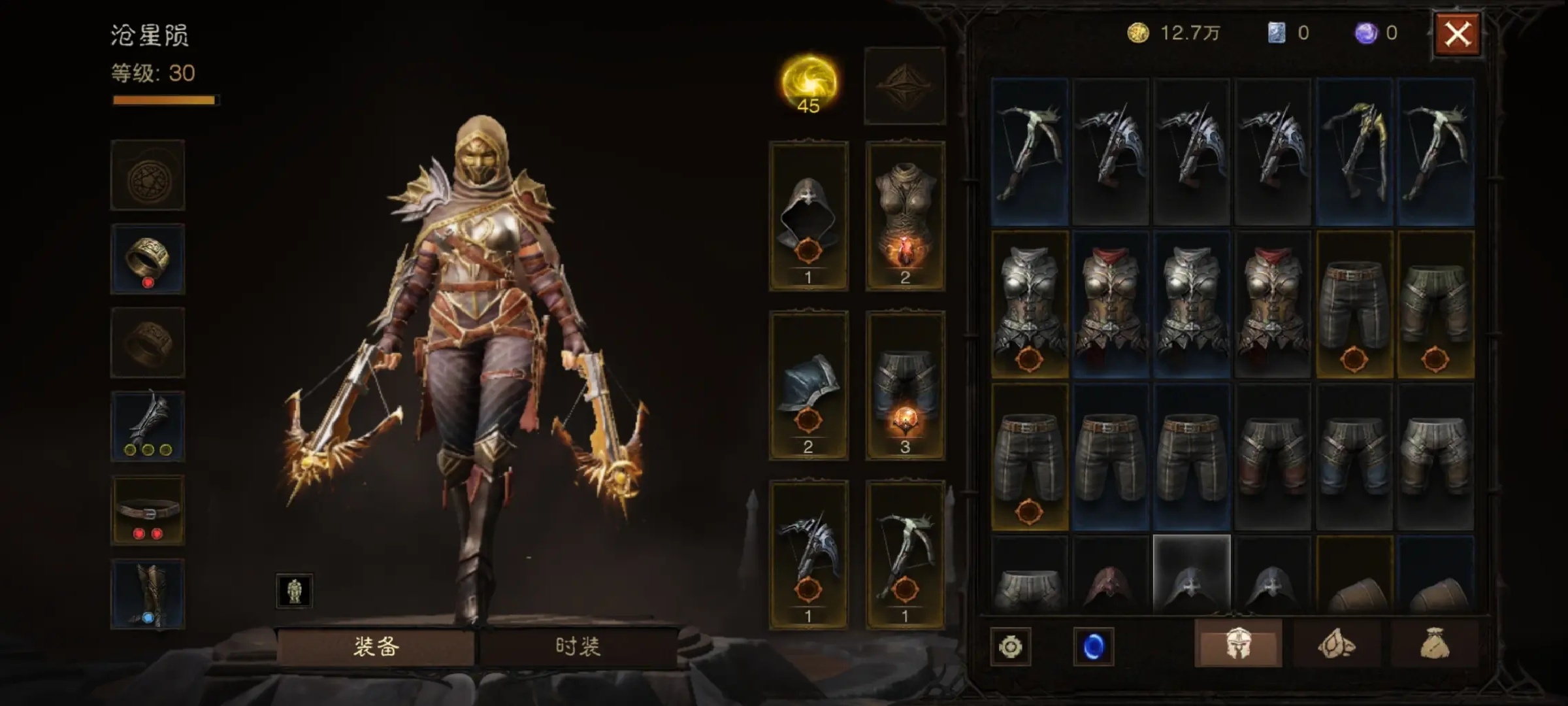Choose the equipped belt with two red gems
This screenshot has width=1568, height=706.
[x=148, y=511]
